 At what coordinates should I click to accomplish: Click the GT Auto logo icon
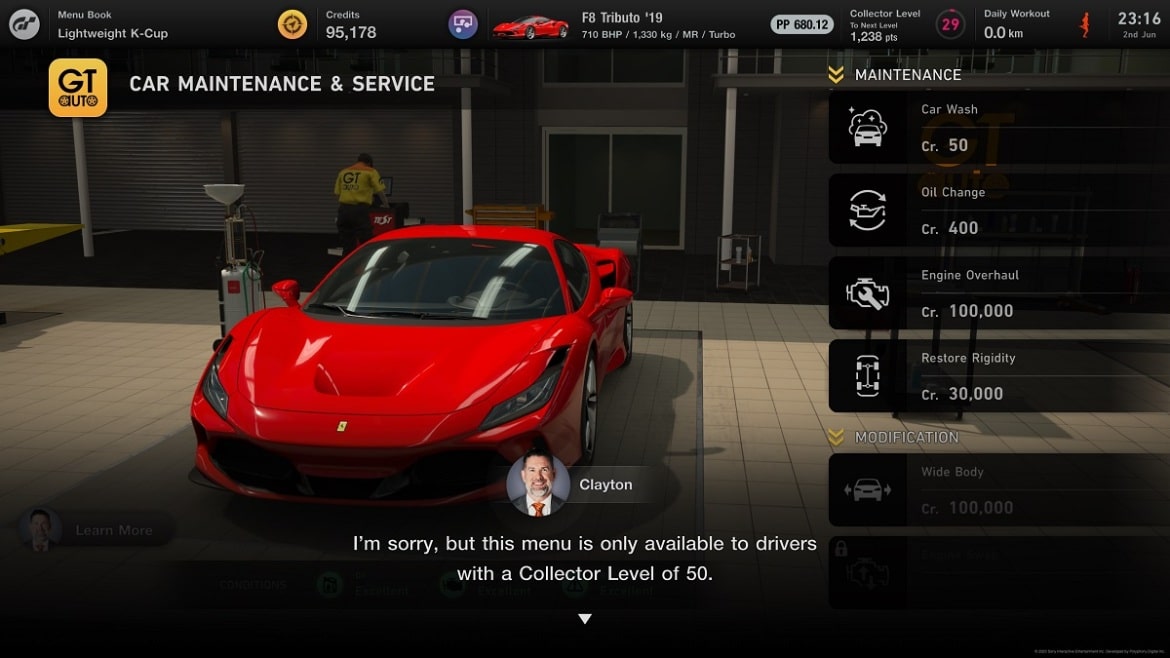[x=78, y=88]
